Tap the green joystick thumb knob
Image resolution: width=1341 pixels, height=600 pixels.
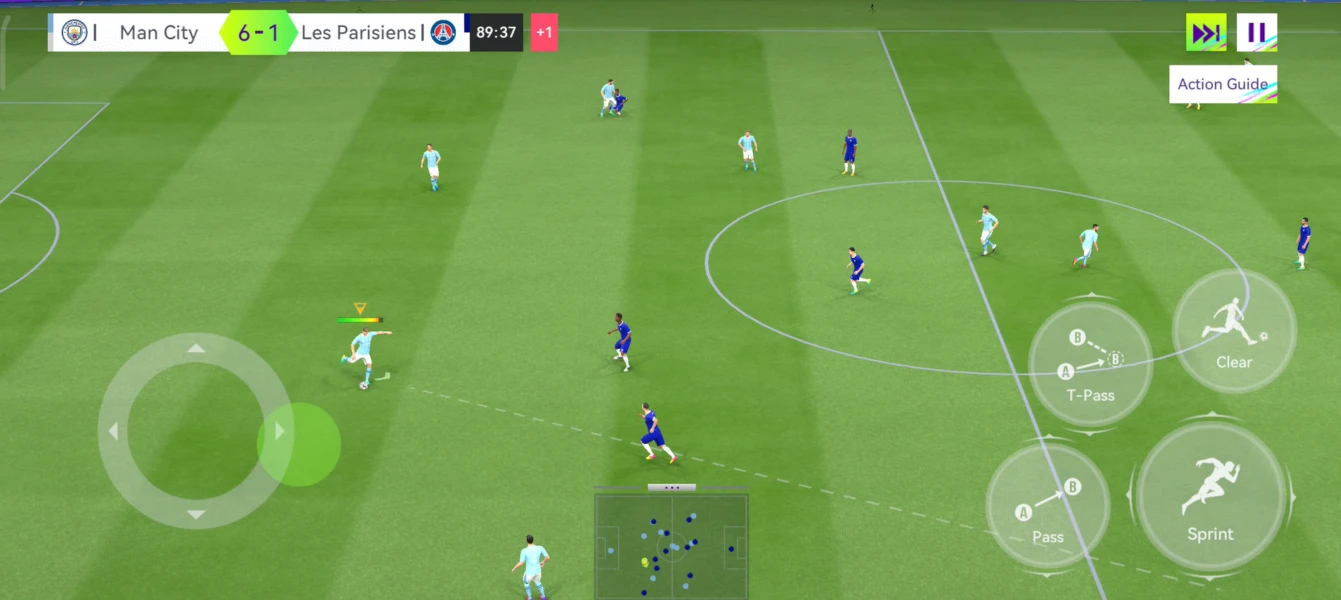click(299, 444)
